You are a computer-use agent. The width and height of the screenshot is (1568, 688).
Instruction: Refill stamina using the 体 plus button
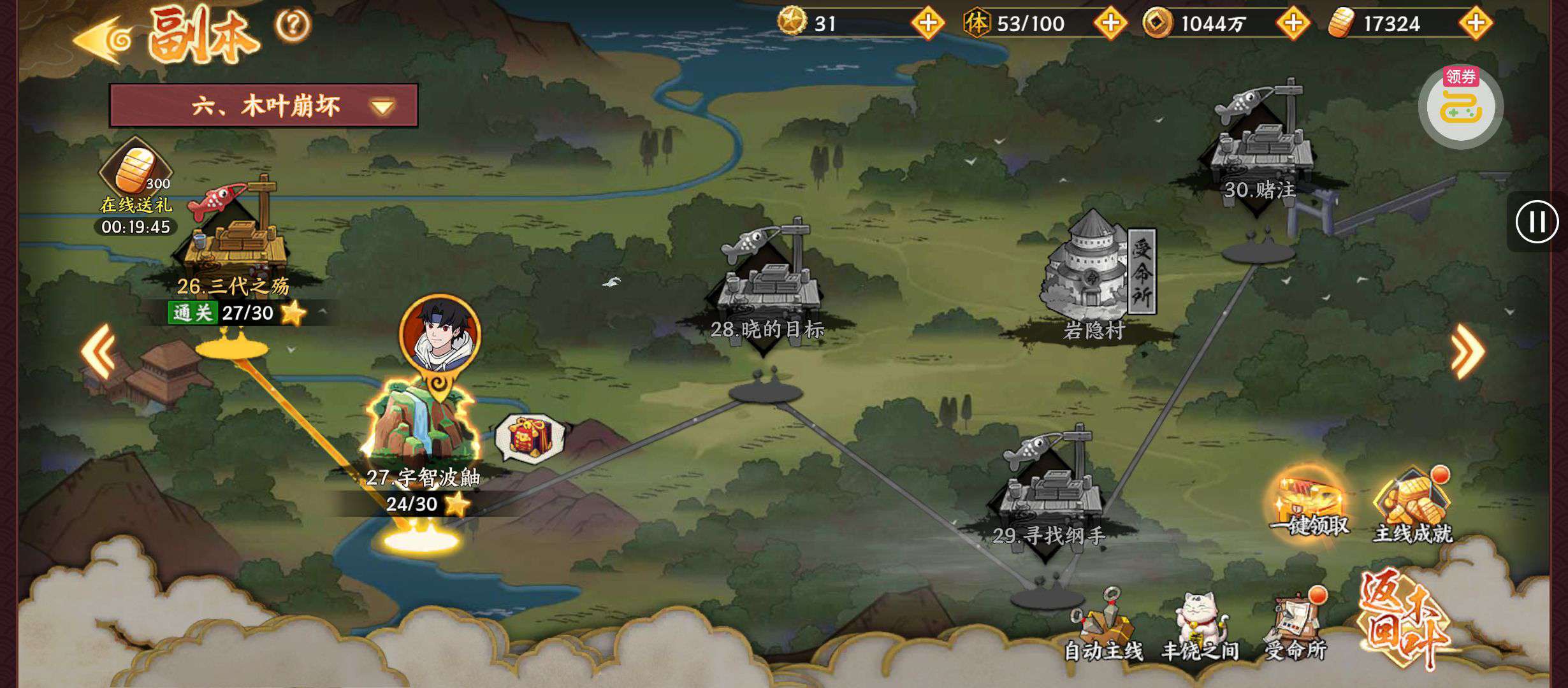pos(1110,24)
